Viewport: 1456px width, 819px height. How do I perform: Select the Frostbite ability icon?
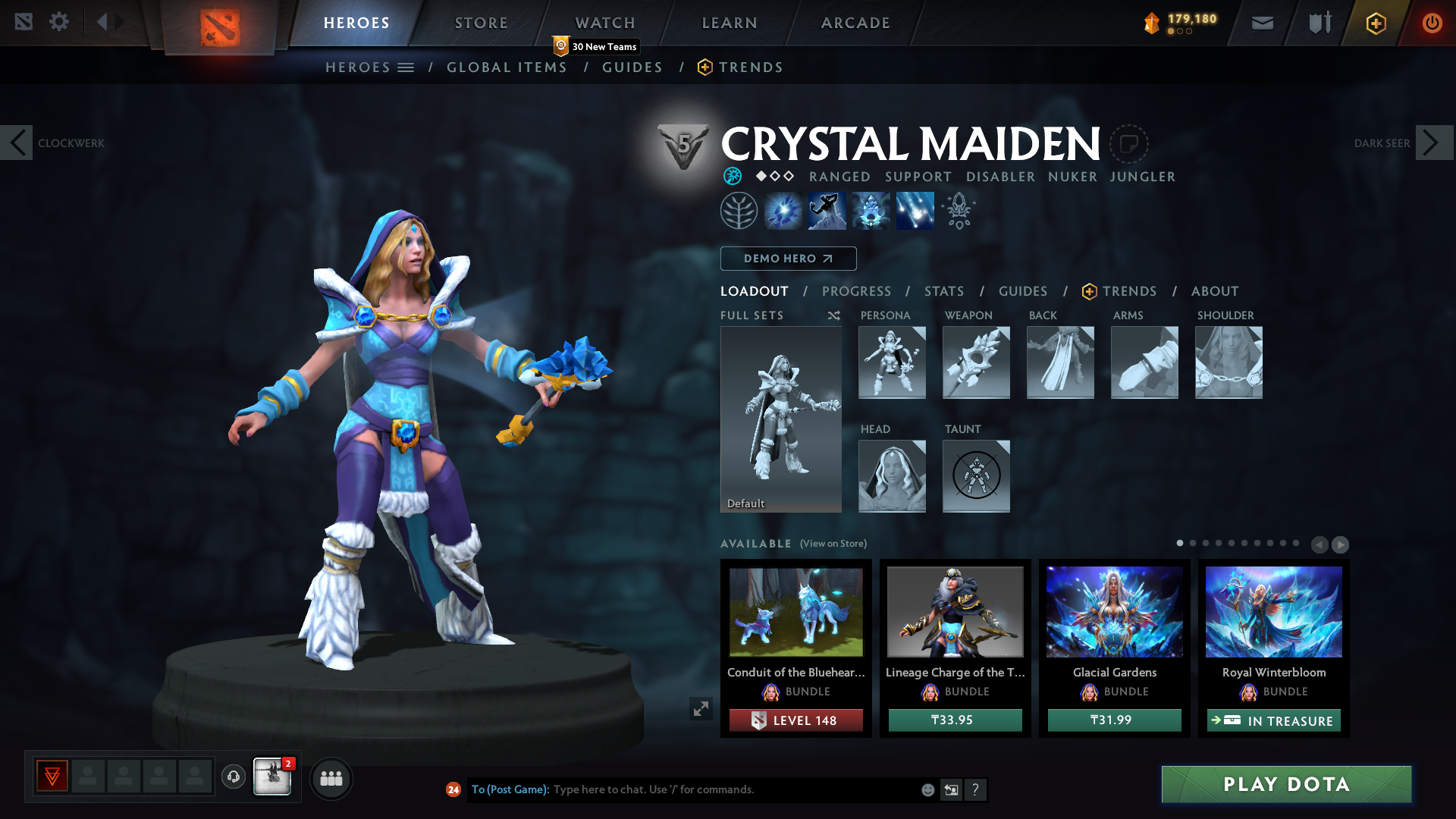tap(827, 210)
